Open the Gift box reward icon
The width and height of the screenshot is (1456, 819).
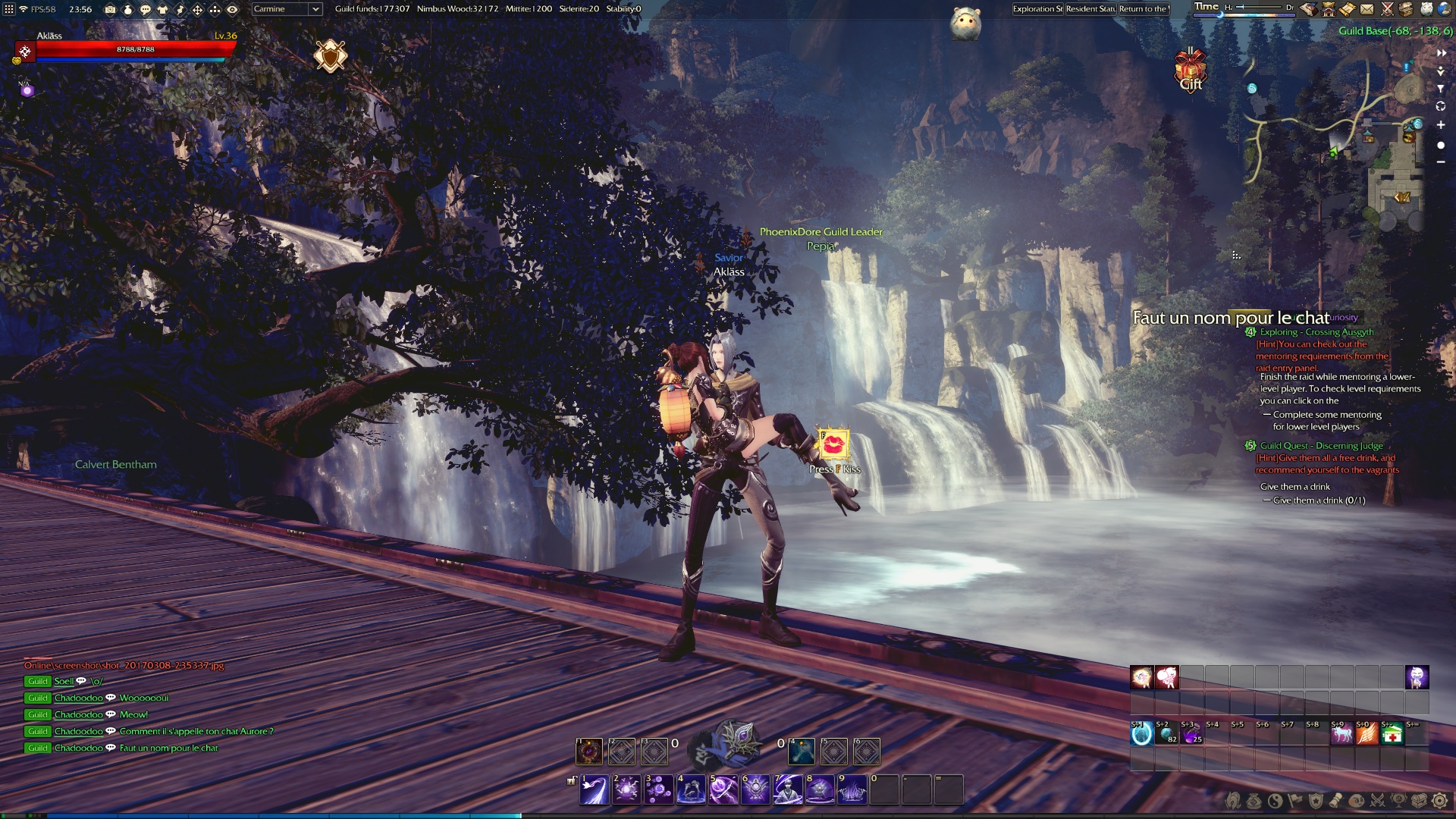pos(1190,71)
